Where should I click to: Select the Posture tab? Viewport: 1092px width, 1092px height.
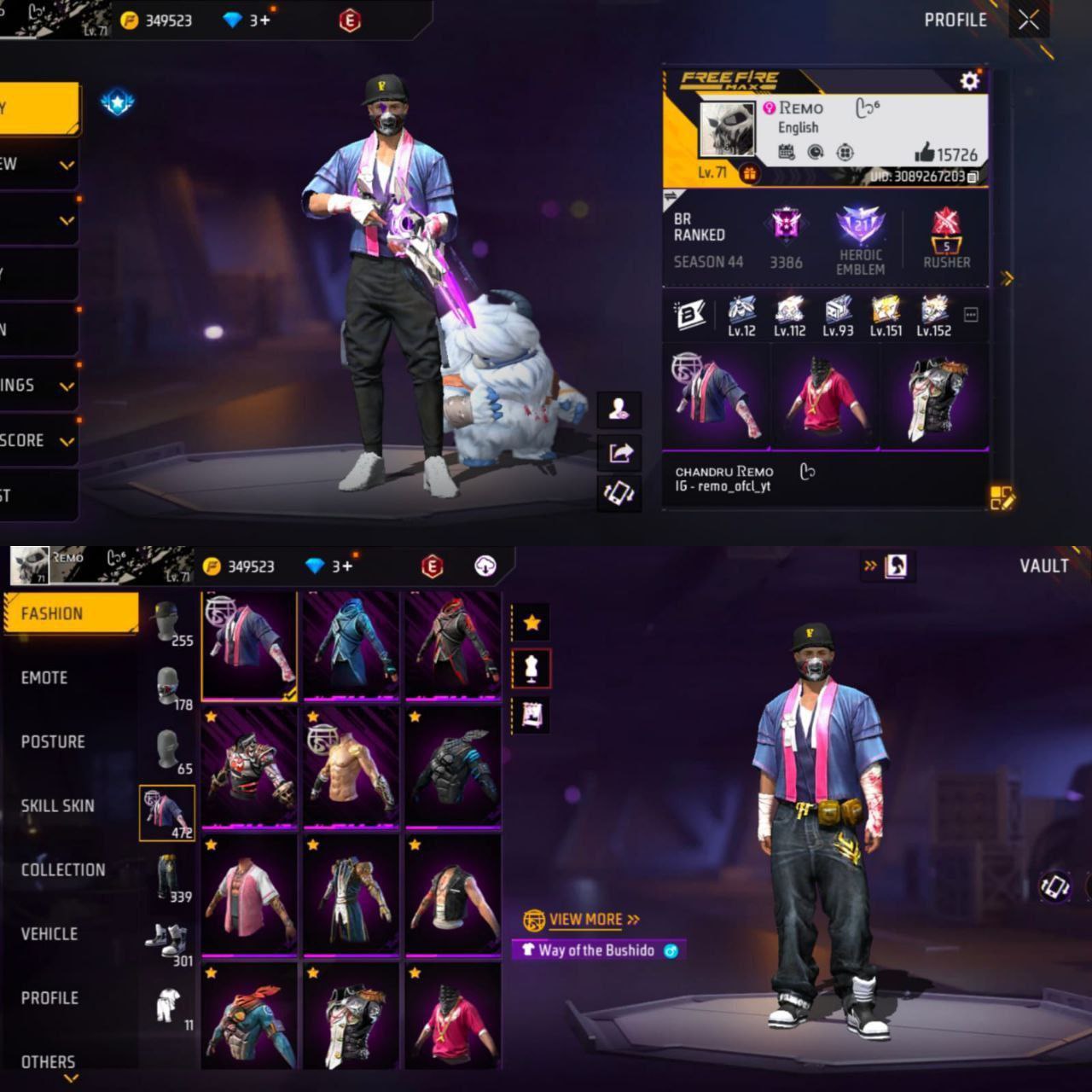point(53,741)
